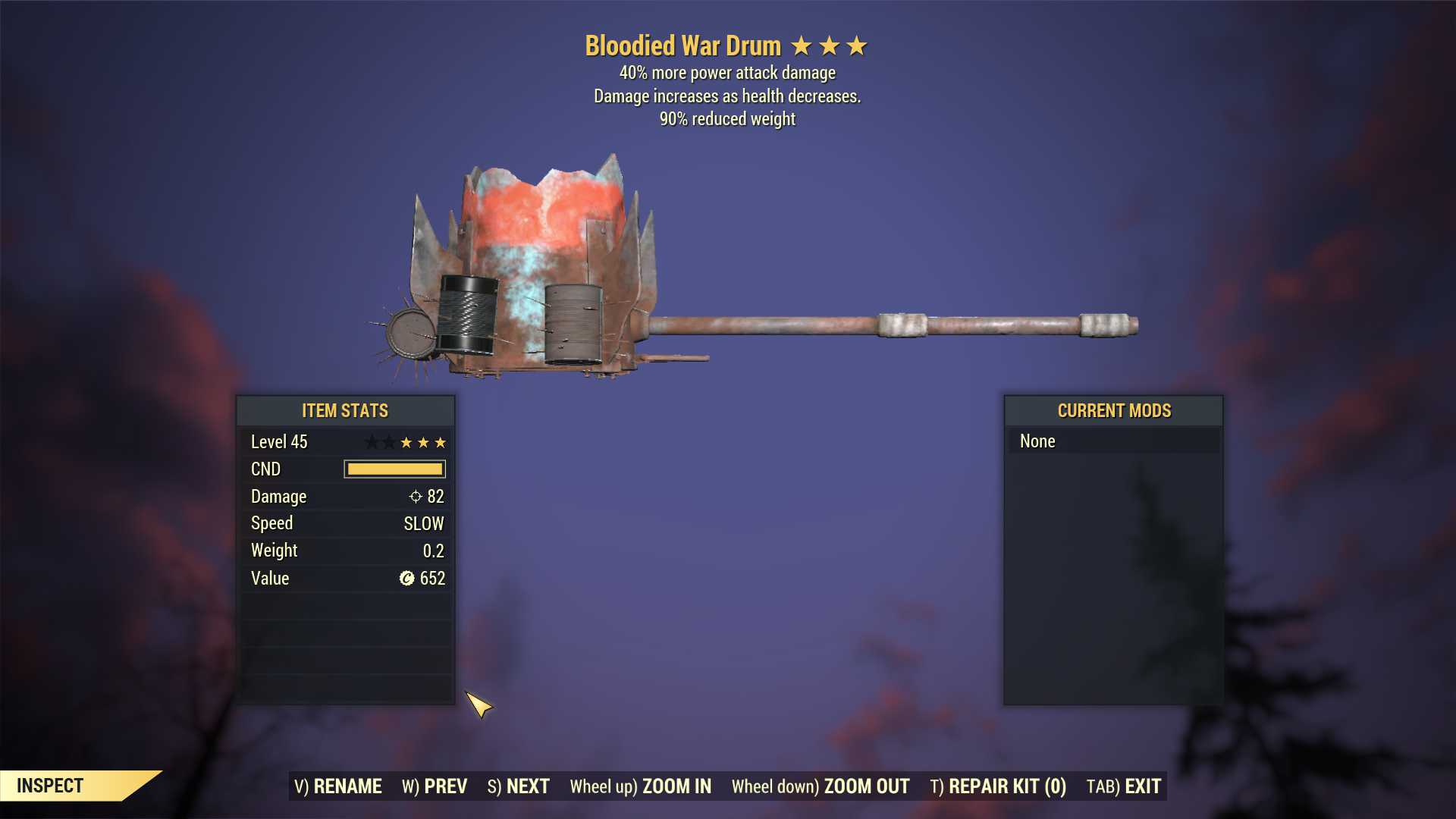Show the NEXT item
The height and width of the screenshot is (819, 1456).
pos(519,786)
